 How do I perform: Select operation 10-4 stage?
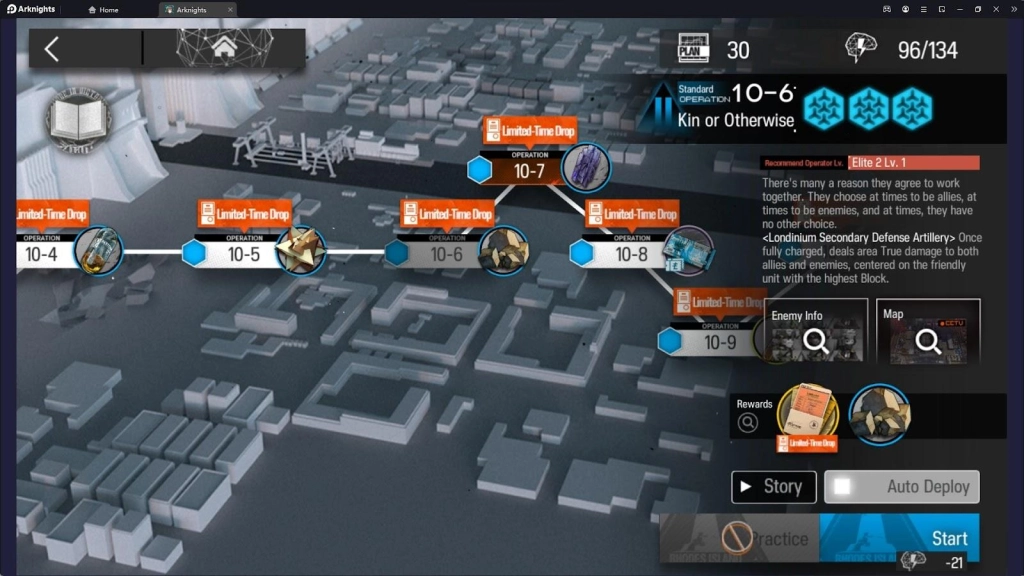(42, 253)
